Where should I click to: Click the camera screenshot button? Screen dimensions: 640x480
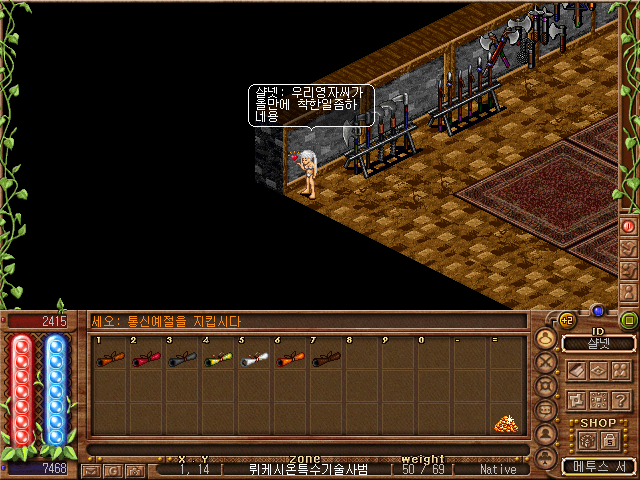click(x=136, y=469)
